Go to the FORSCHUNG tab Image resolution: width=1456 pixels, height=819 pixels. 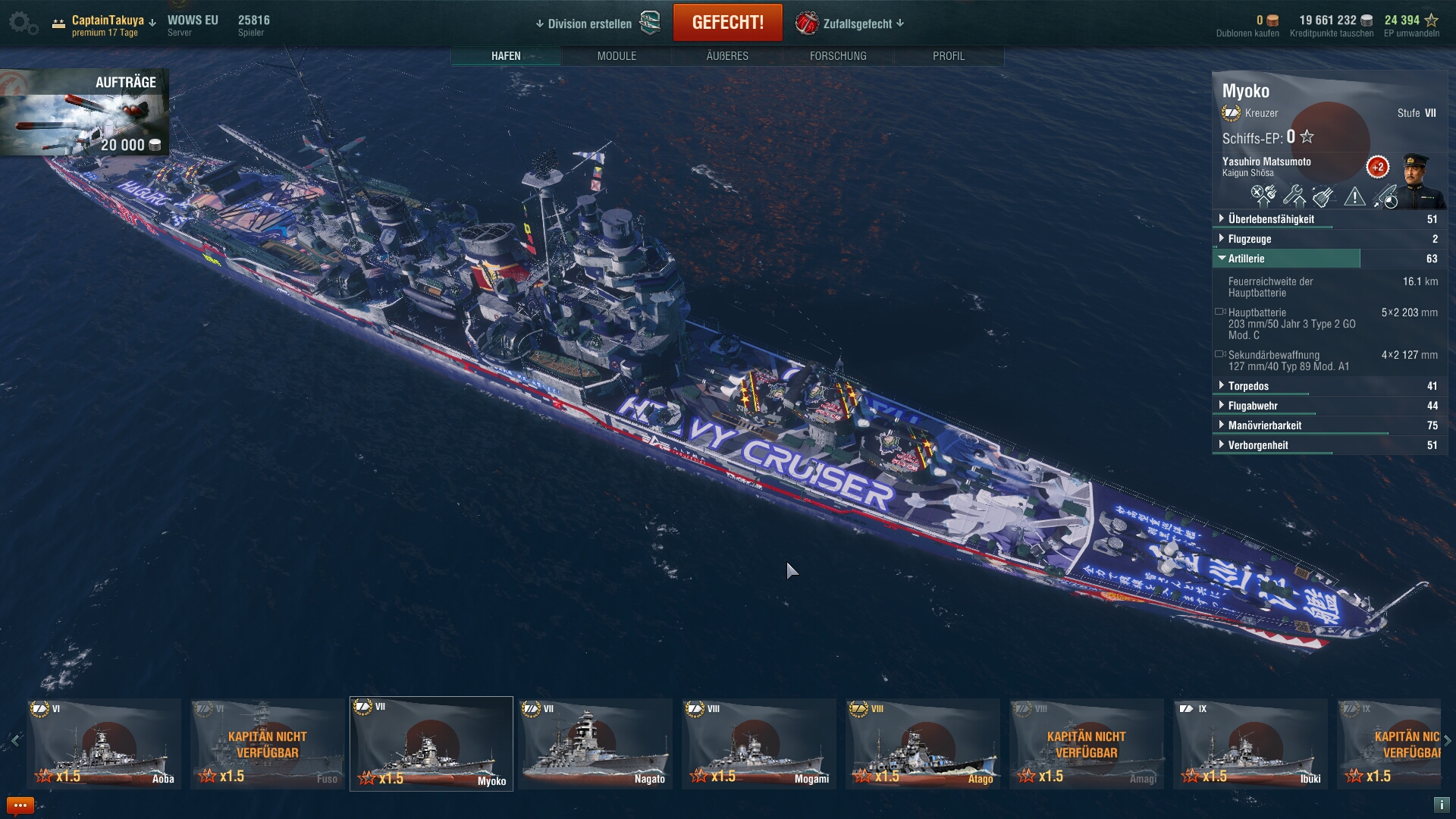838,56
